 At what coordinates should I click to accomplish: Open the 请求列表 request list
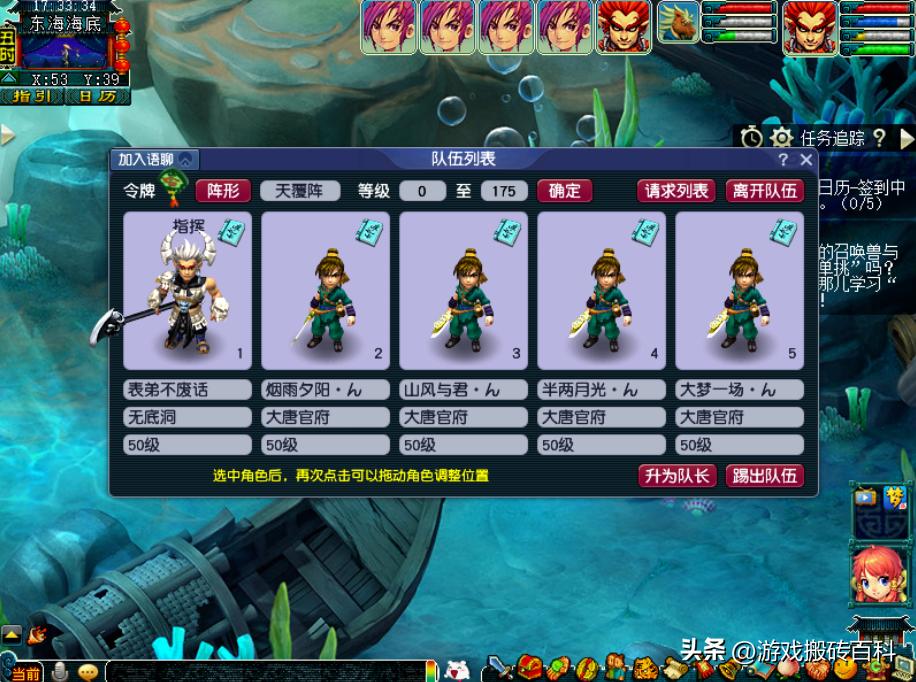tap(676, 191)
